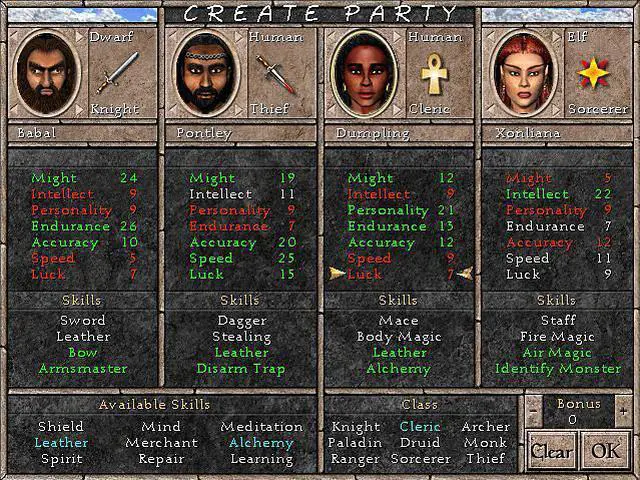
Task: Edit the name field for Pontley
Action: point(240,132)
